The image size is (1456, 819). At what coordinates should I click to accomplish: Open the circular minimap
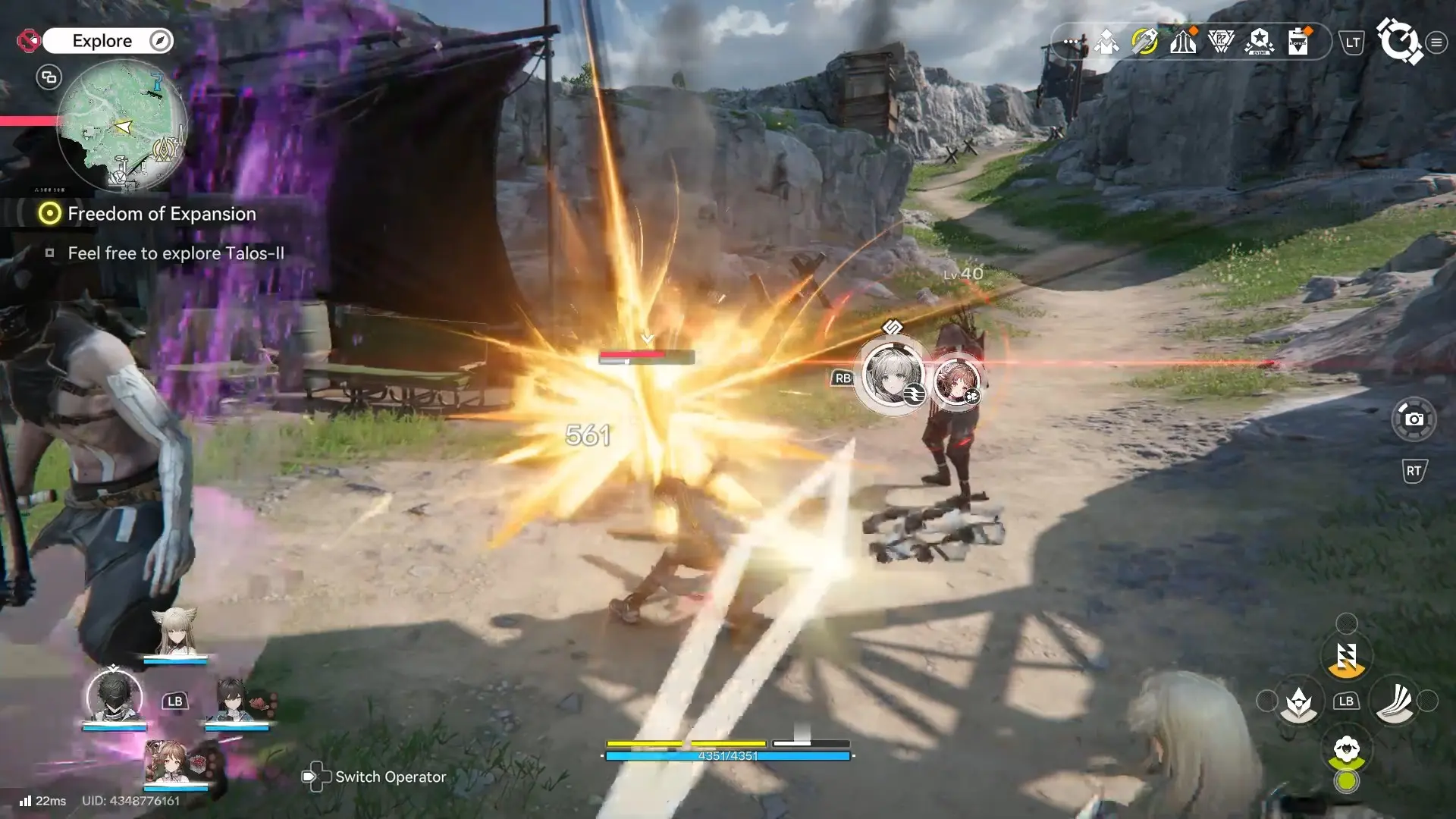pyautogui.click(x=121, y=125)
